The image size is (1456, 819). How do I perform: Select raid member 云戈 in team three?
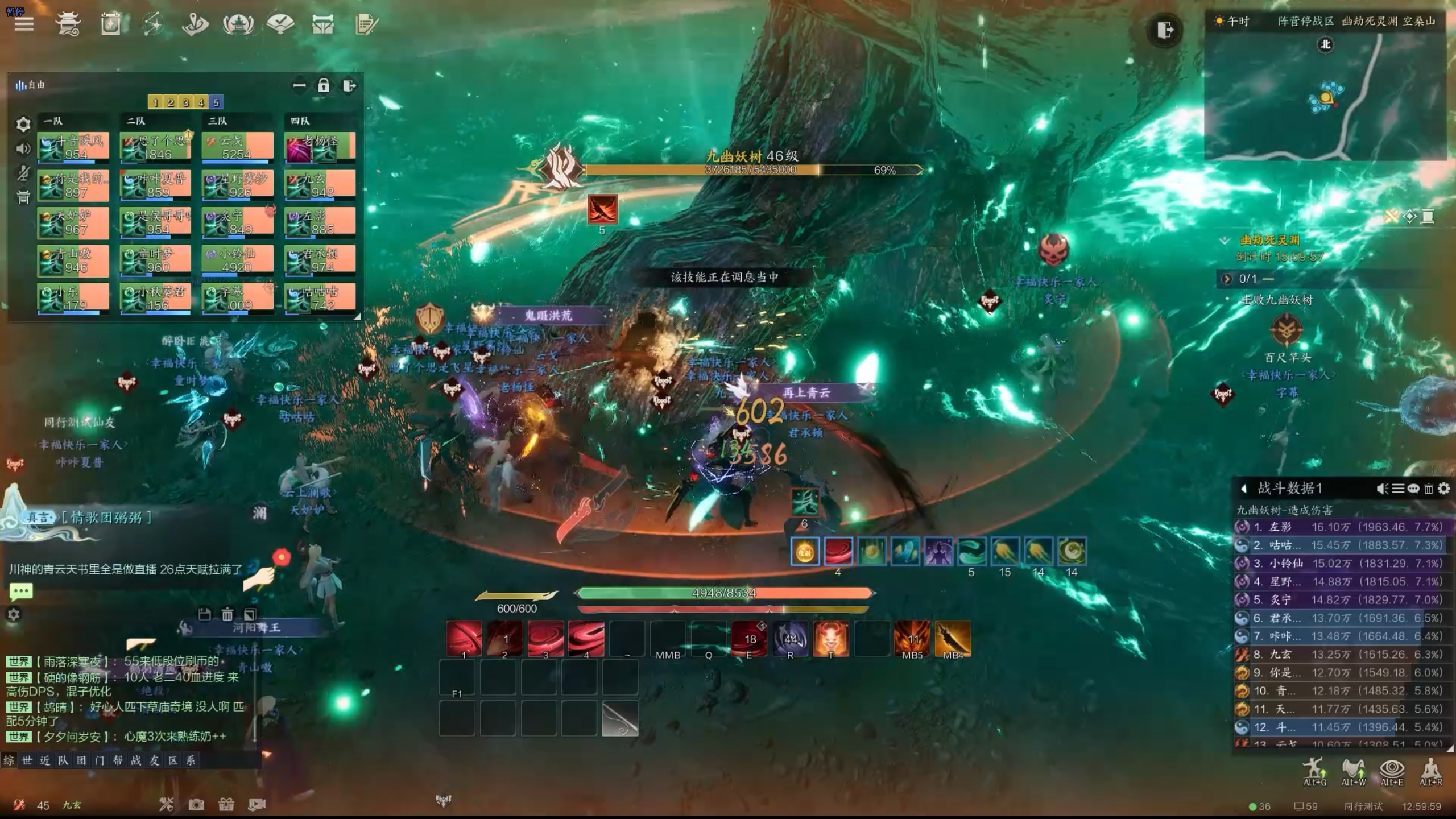pos(238,147)
